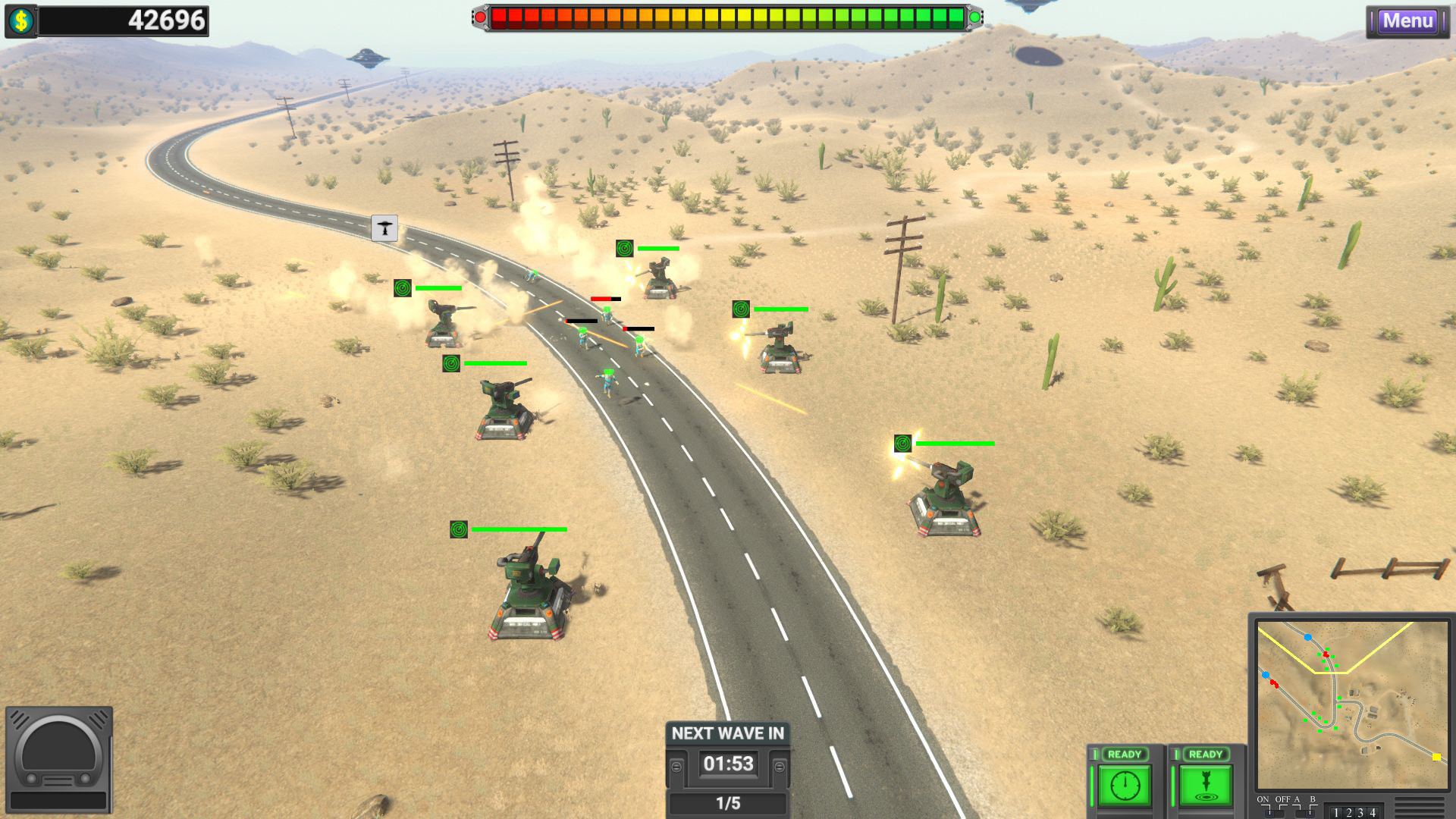This screenshot has height=819, width=1456.
Task: Click the green spiral icon over the lower turret
Action: click(458, 529)
